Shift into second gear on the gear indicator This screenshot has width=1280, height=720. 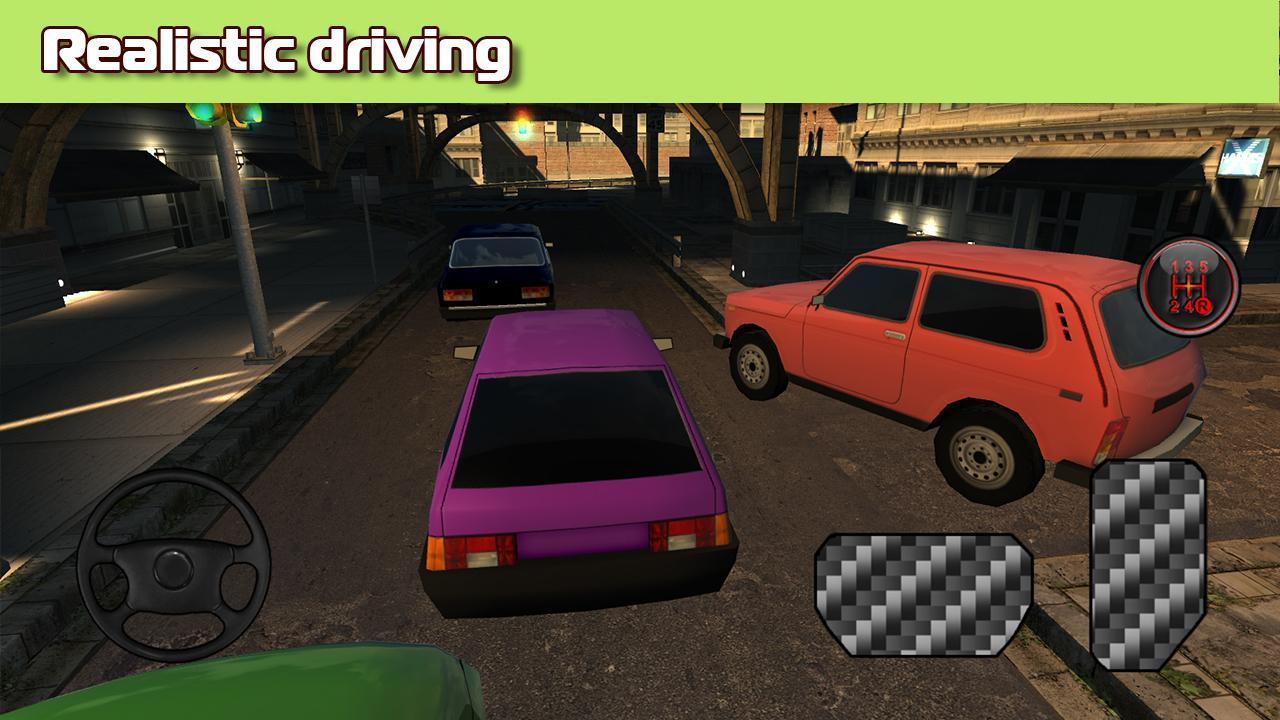(x=1174, y=305)
